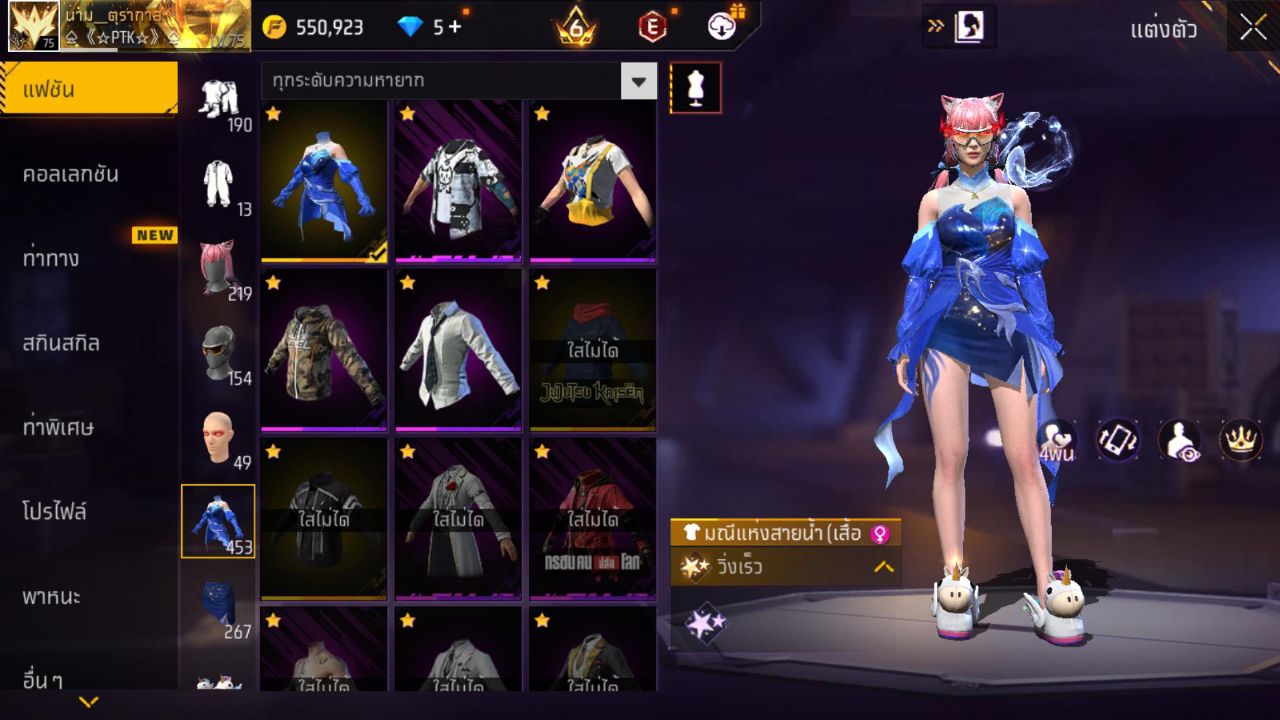The width and height of the screenshot is (1280, 720).
Task: Open the rarity filter dropdown above the outfit grid
Action: (x=639, y=80)
